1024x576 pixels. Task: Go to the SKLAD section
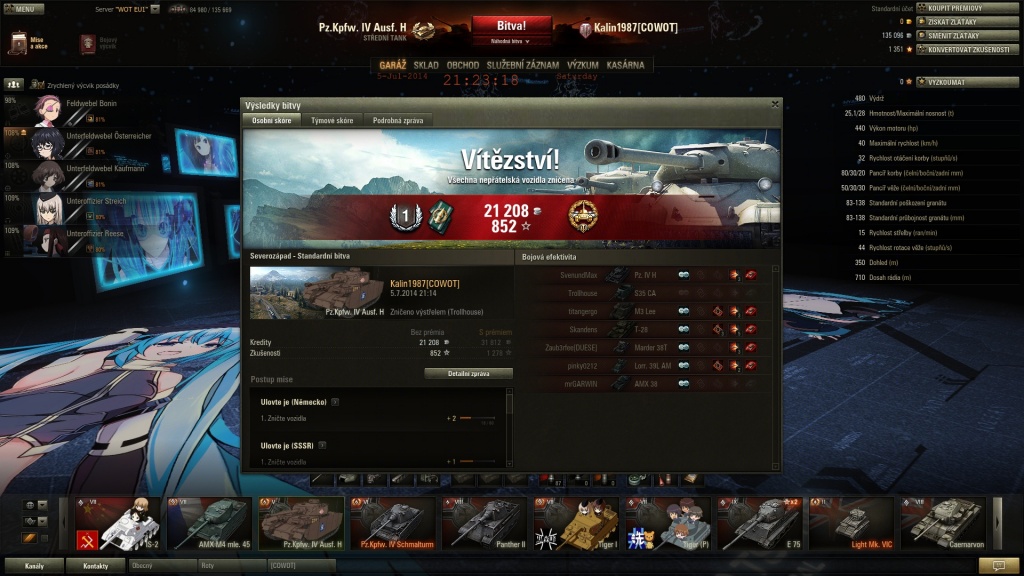tap(426, 65)
